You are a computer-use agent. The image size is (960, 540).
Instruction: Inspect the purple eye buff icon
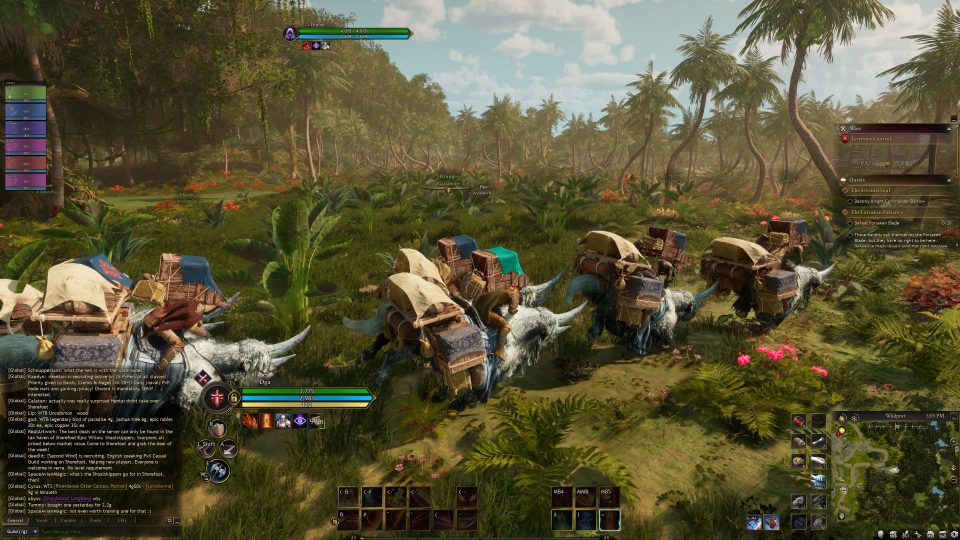[x=299, y=421]
